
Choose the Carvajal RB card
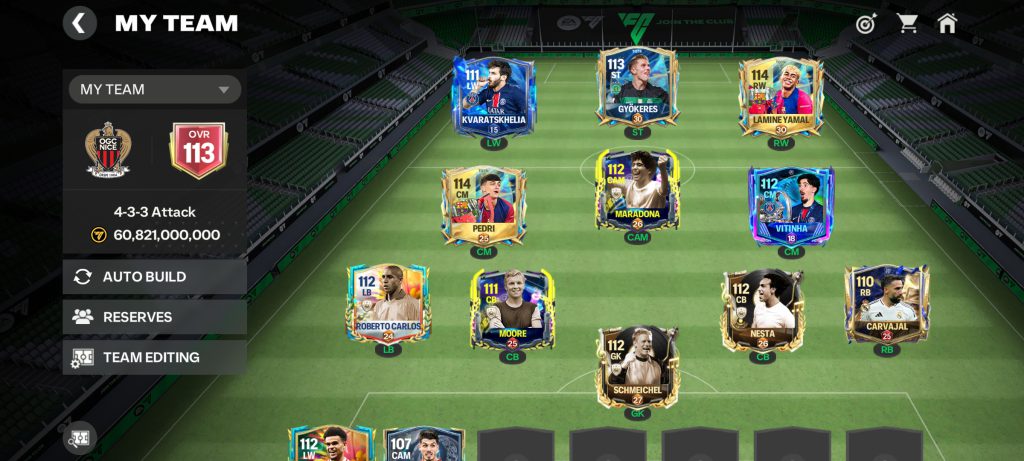tap(886, 303)
